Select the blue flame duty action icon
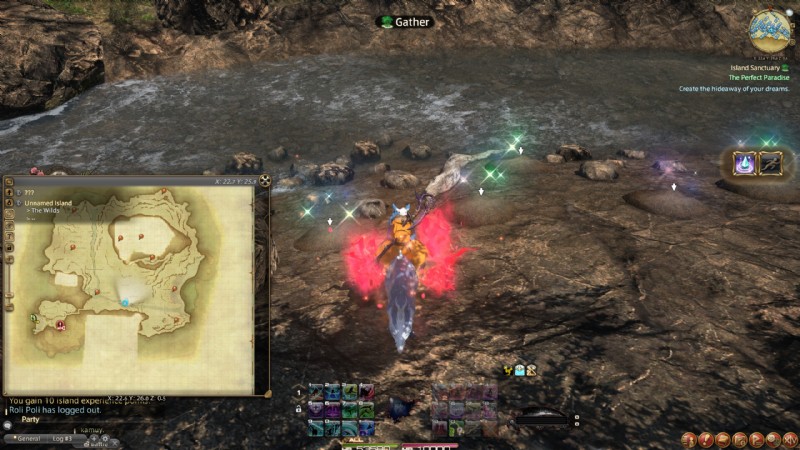Image resolution: width=800 pixels, height=450 pixels. [745, 163]
